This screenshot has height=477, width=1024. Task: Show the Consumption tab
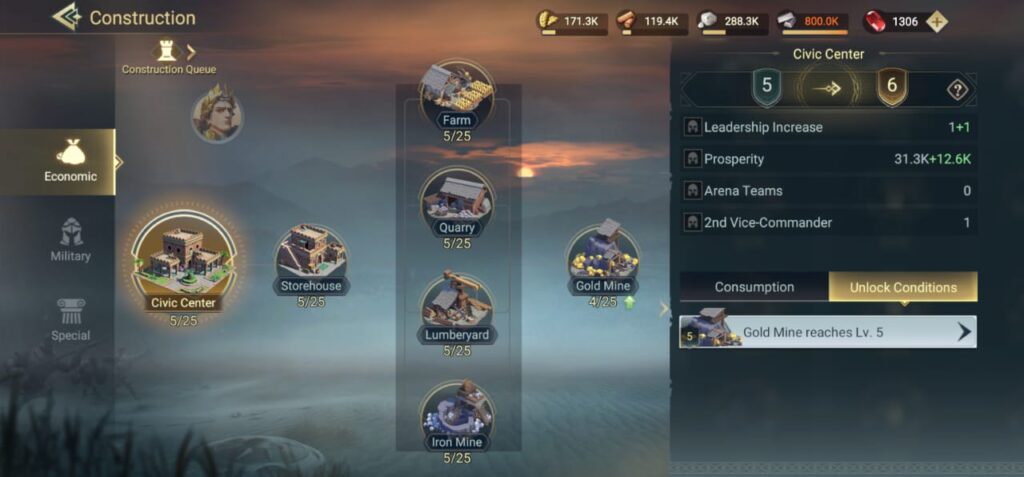(754, 287)
